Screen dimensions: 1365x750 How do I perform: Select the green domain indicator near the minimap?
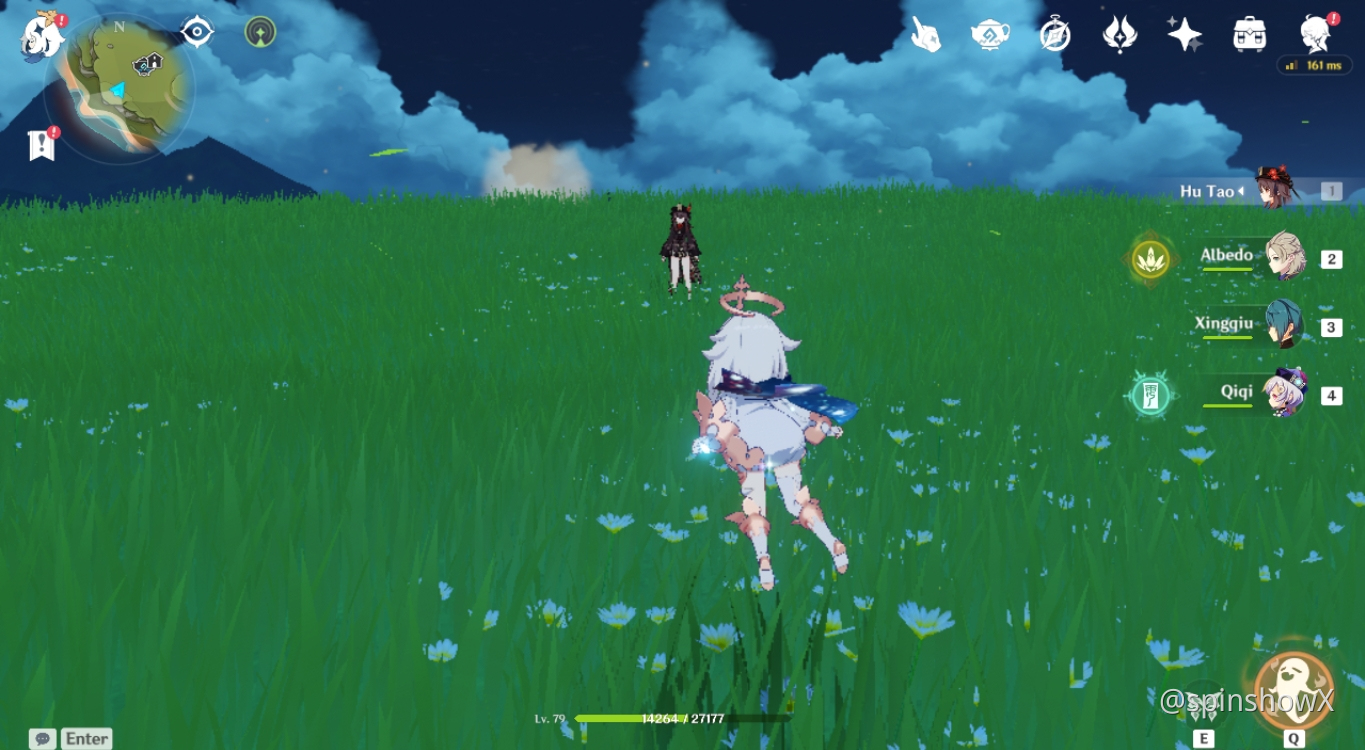(x=258, y=31)
